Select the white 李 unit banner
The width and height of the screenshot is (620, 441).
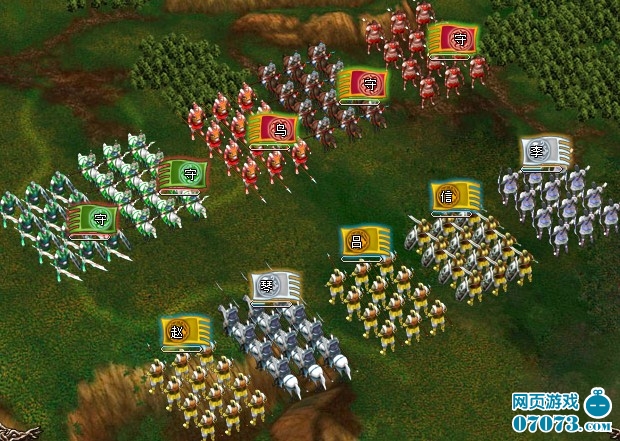[546, 153]
